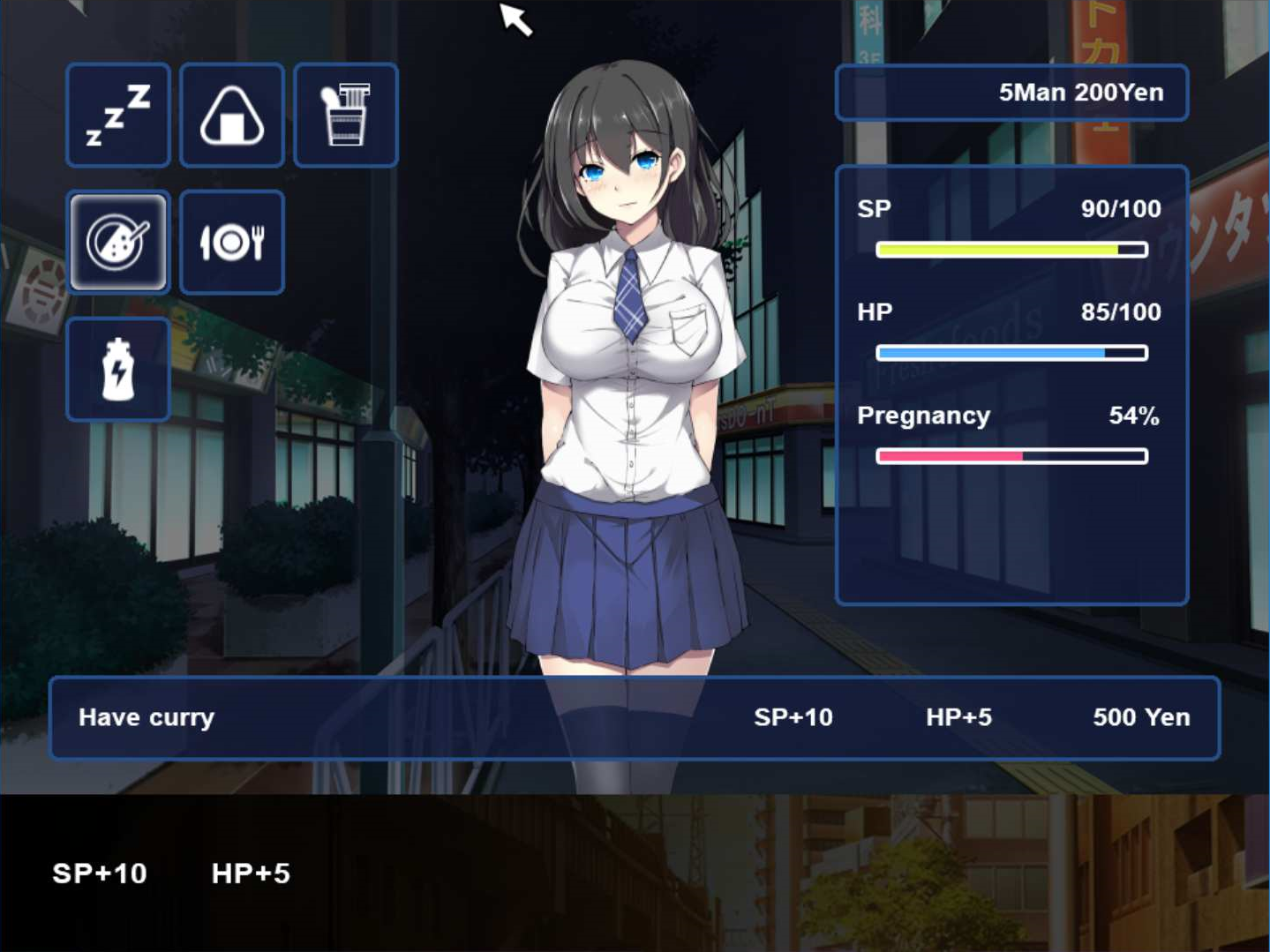
Task: Choose the restaurant meal plate icon
Action: click(x=231, y=242)
